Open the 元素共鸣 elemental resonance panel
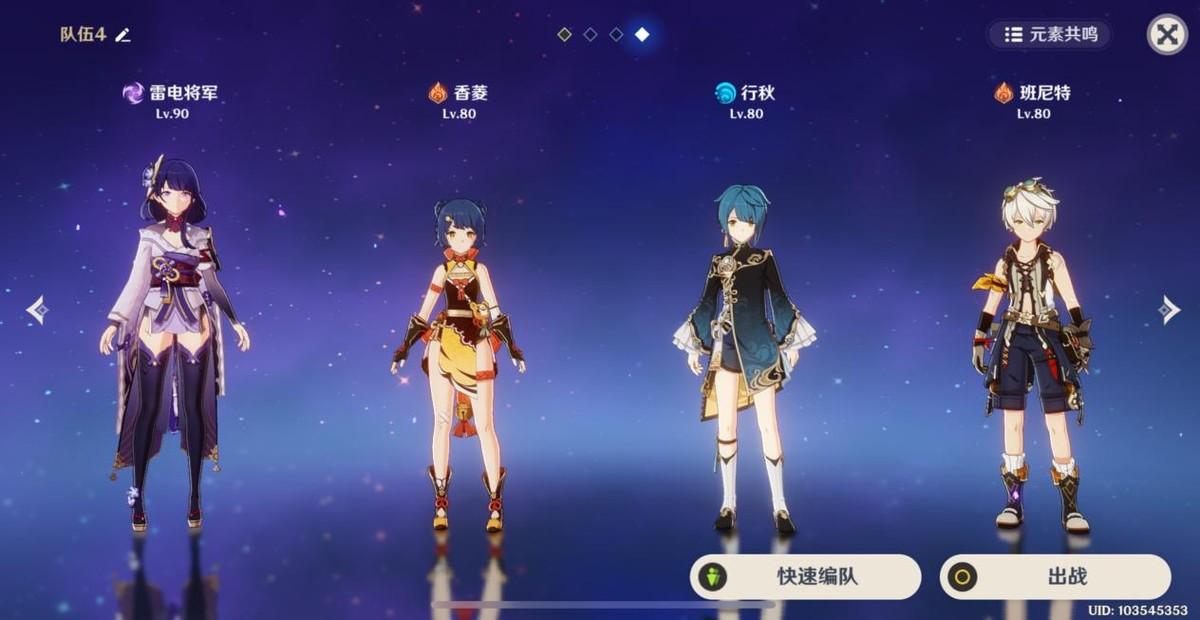Image resolution: width=1200 pixels, height=620 pixels. pos(1049,35)
